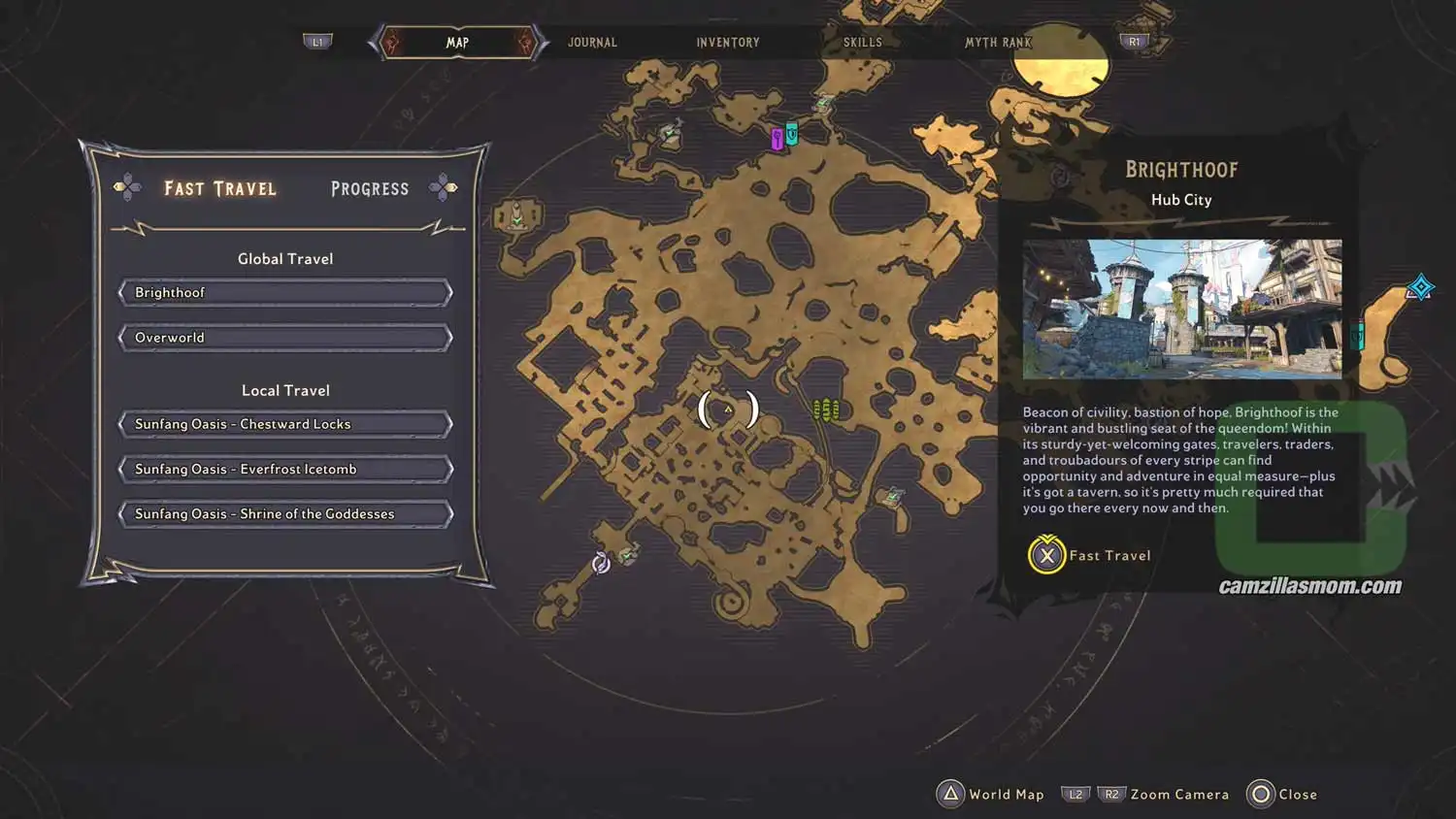Click the silver swirl portal icon bottom-left of map
The height and width of the screenshot is (819, 1456).
[x=601, y=562]
